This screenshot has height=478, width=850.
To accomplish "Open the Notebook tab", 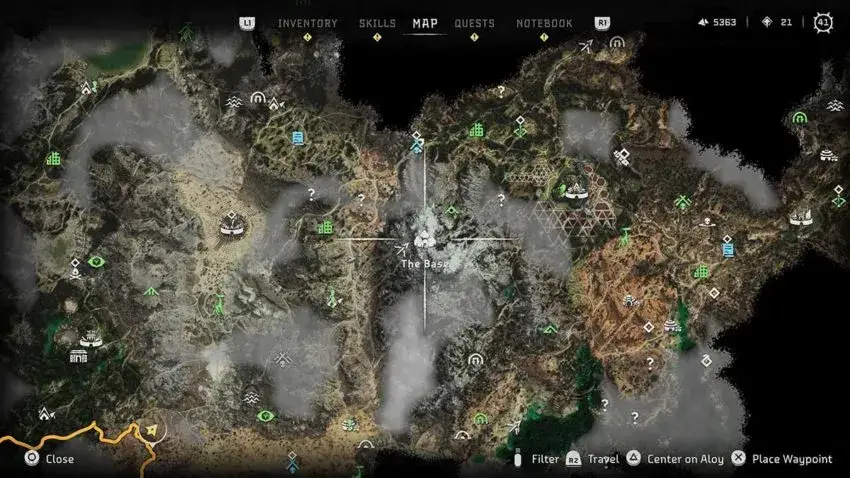I will pos(544,23).
